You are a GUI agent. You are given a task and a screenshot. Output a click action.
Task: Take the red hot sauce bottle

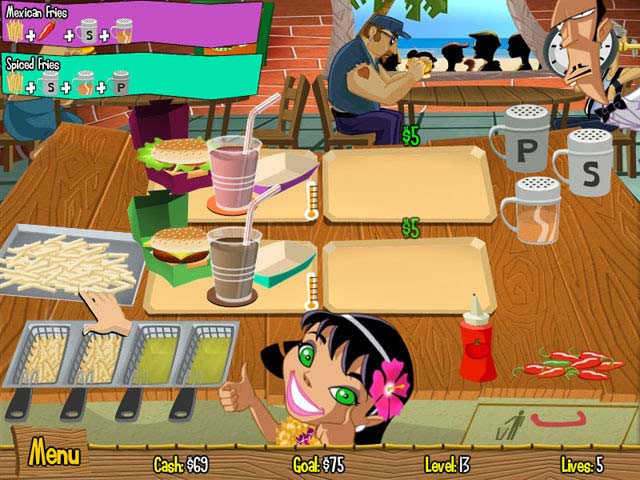(477, 345)
